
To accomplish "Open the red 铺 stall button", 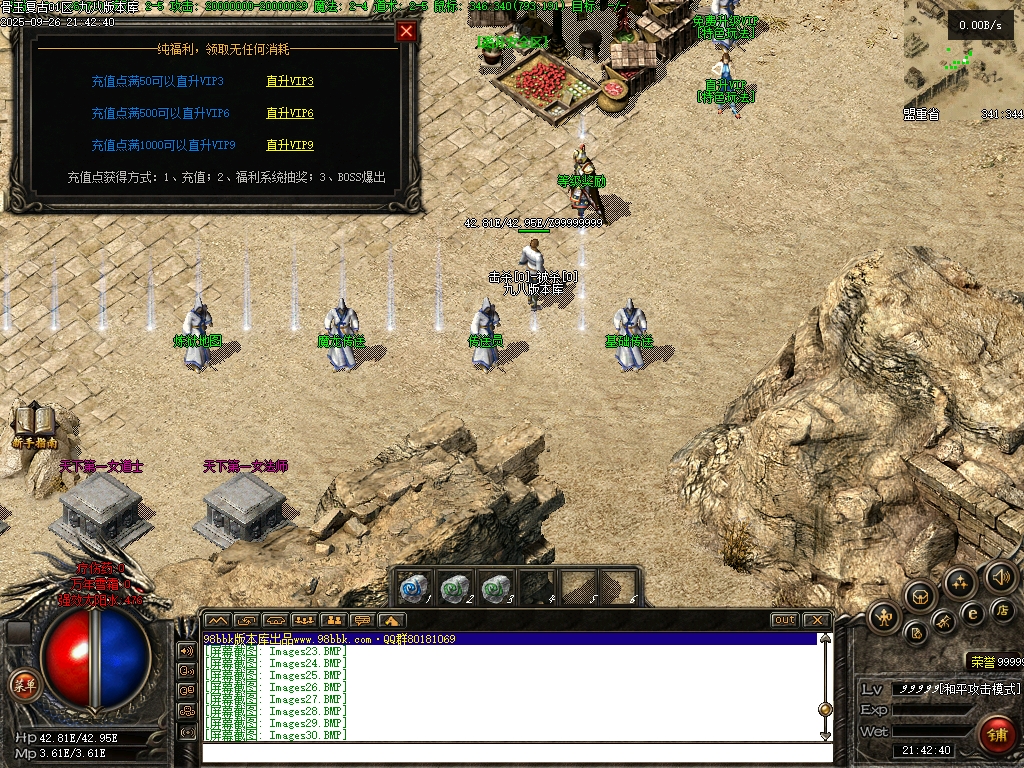I will tap(995, 734).
